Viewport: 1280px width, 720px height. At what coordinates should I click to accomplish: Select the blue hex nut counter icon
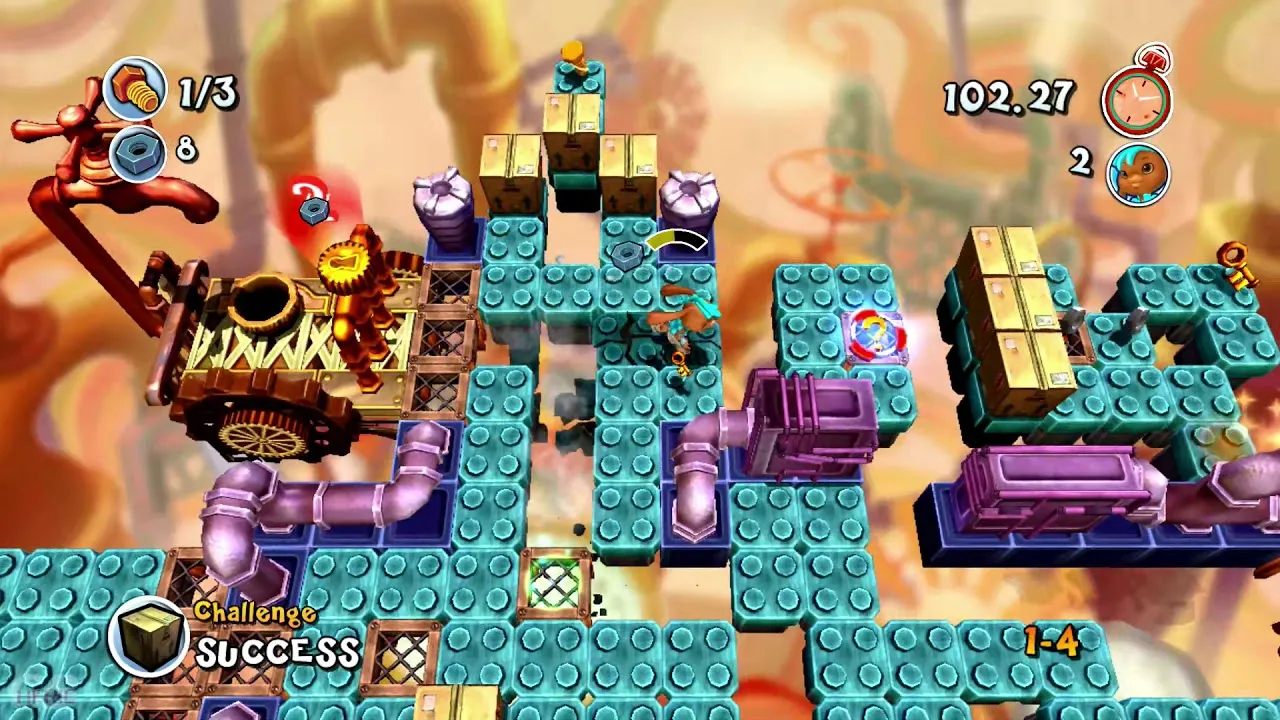click(135, 151)
